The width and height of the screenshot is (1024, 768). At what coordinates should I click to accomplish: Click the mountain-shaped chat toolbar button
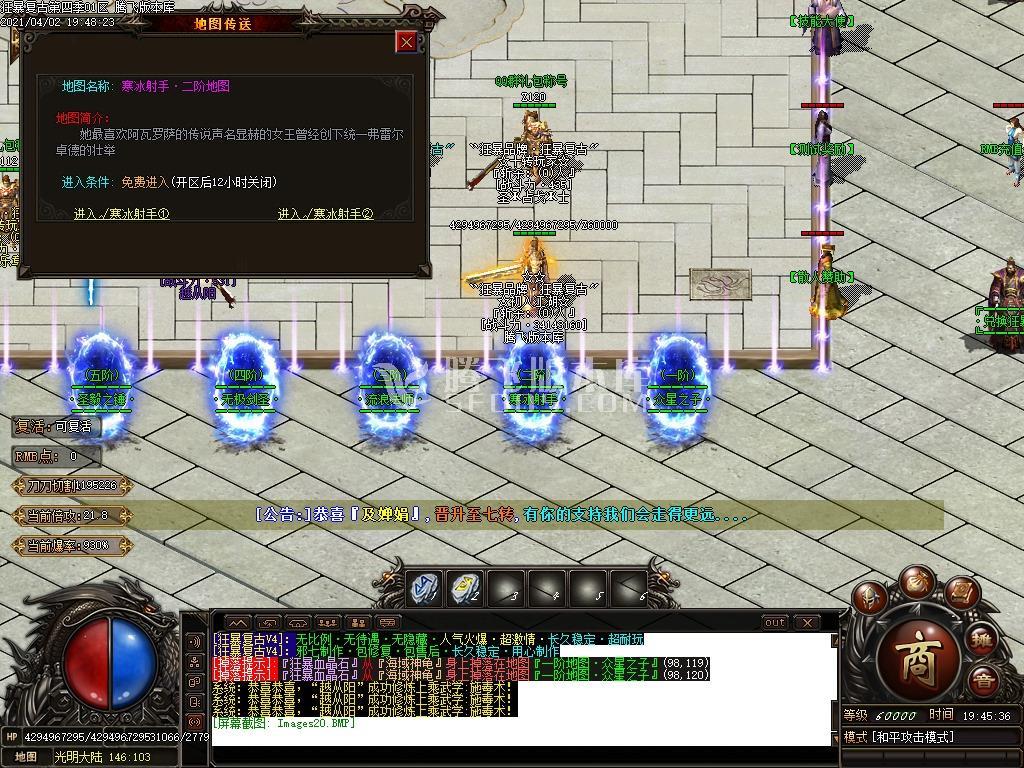point(237,622)
